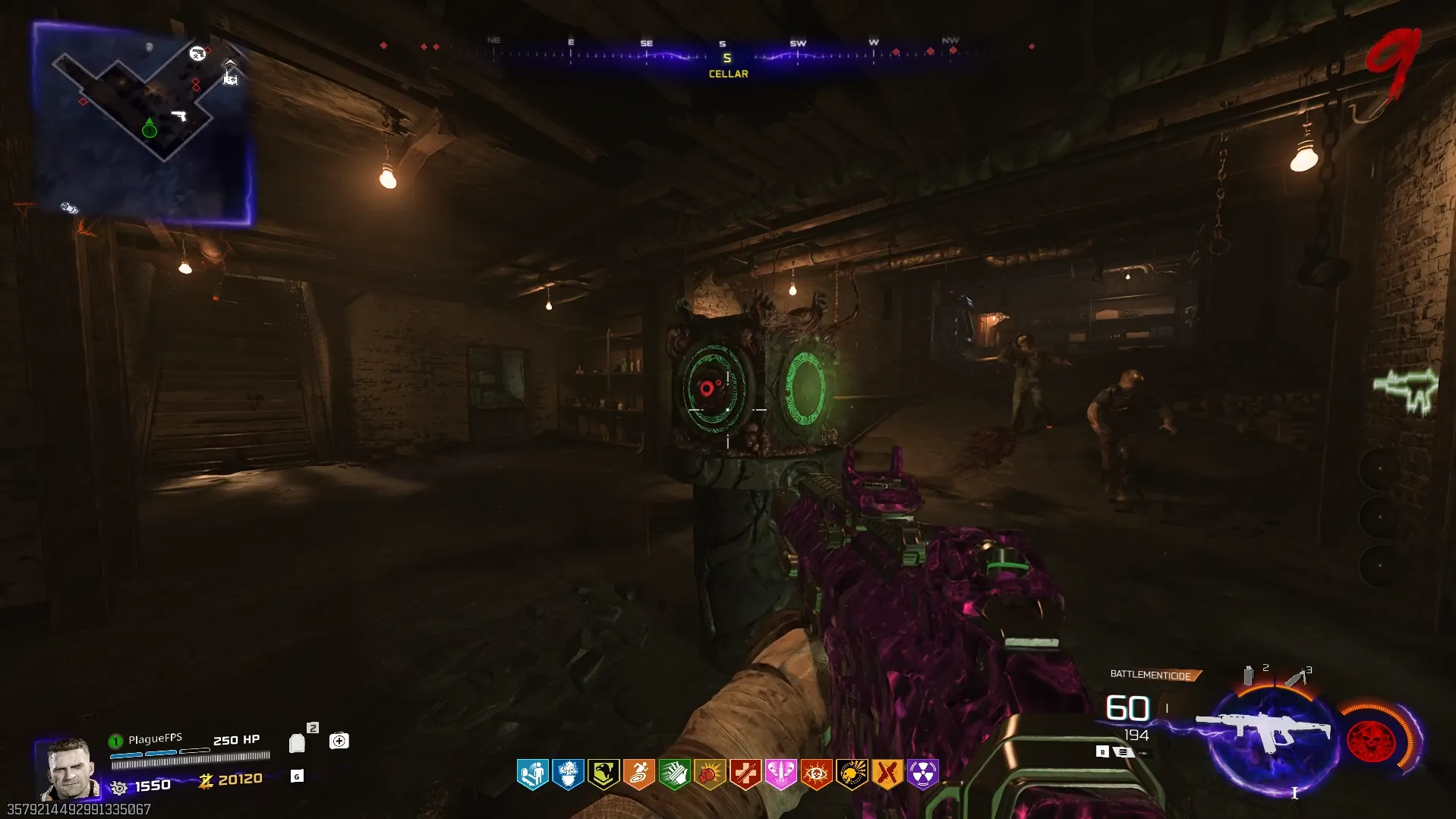Viewport: 1456px width, 819px height.
Task: Select the blue slide-and-figure perk icon
Action: click(x=532, y=774)
